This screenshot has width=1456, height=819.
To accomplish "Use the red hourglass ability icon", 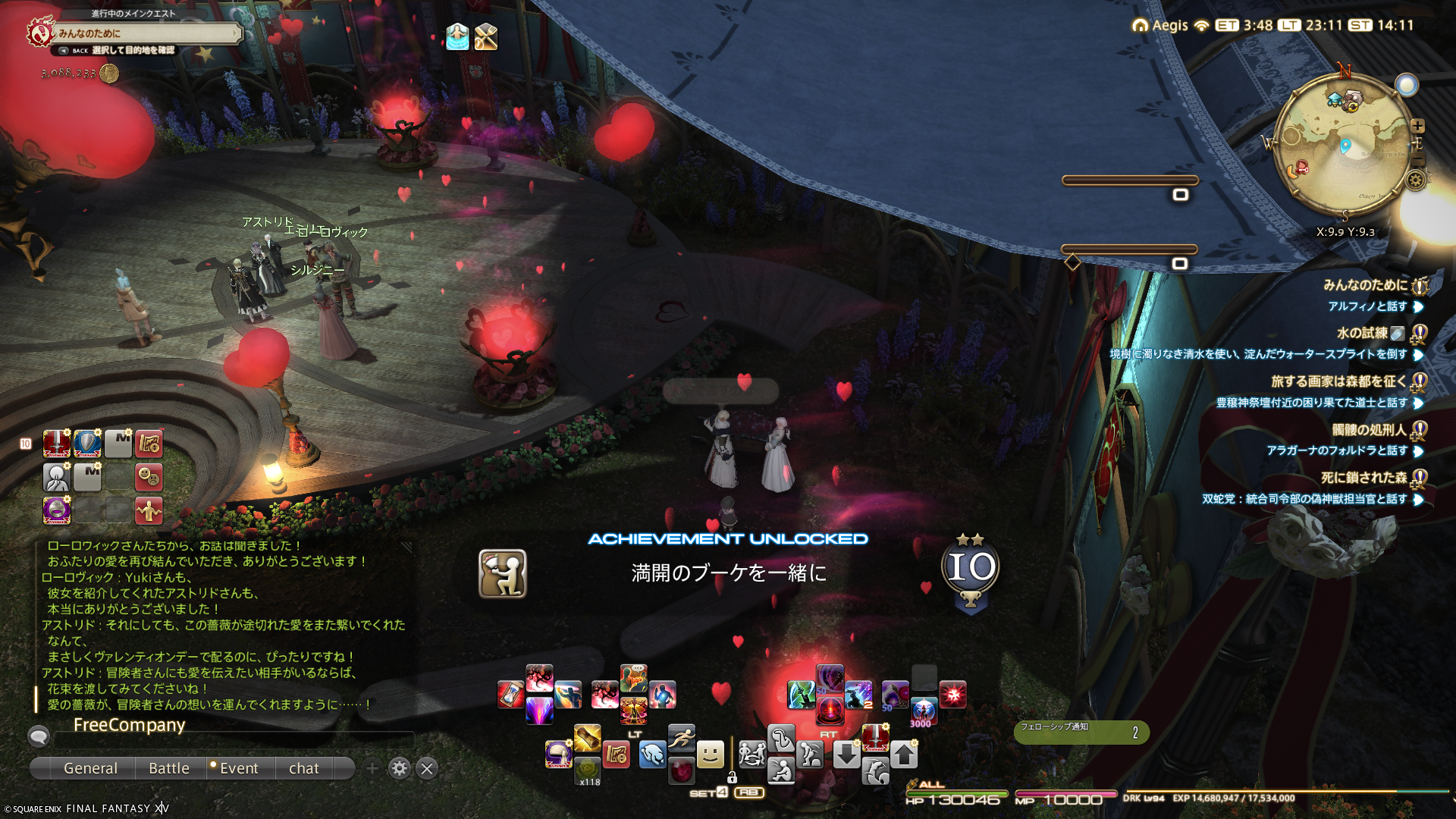I will pos(510,695).
